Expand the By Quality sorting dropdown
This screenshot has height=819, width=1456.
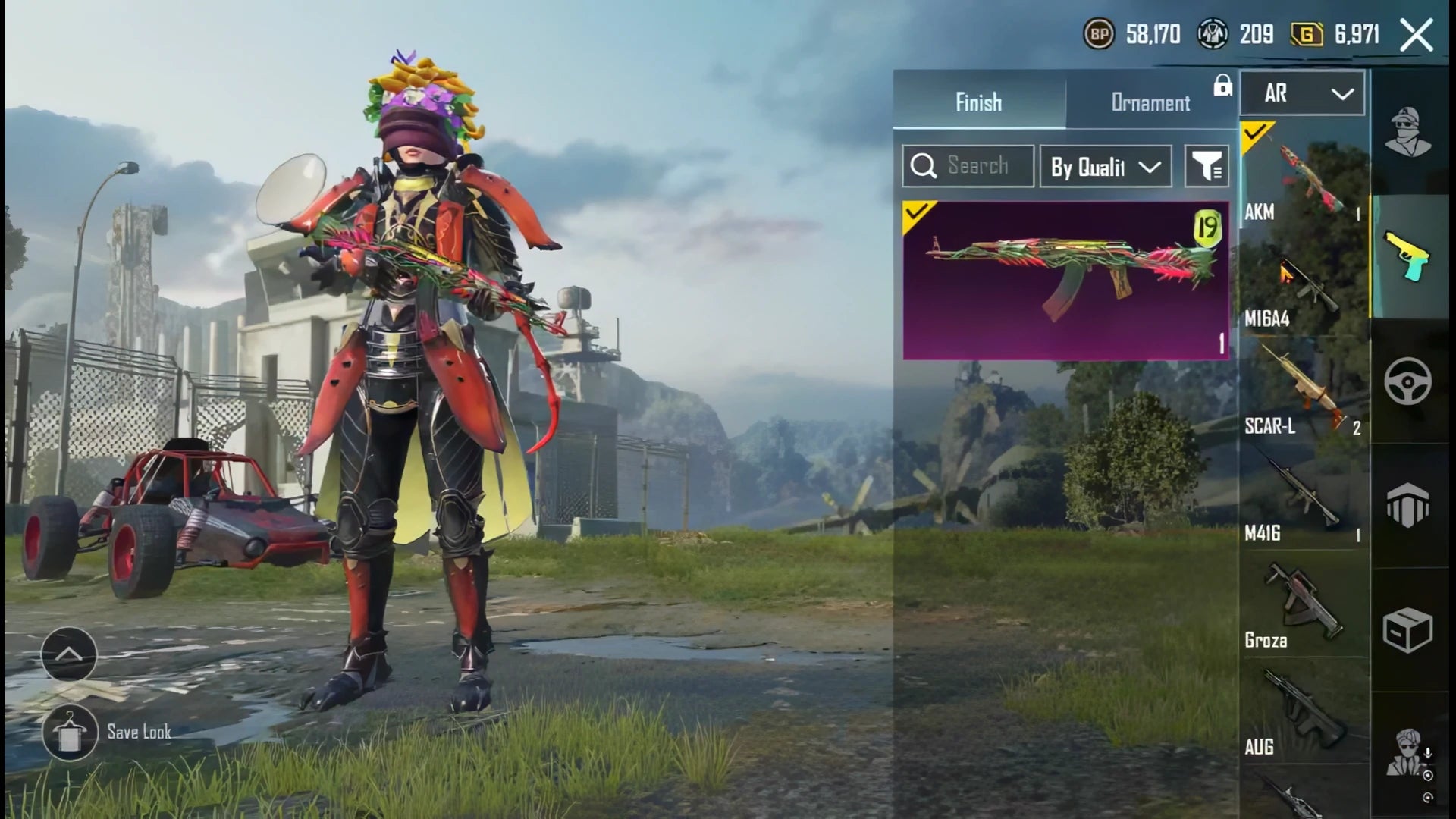pos(1106,165)
